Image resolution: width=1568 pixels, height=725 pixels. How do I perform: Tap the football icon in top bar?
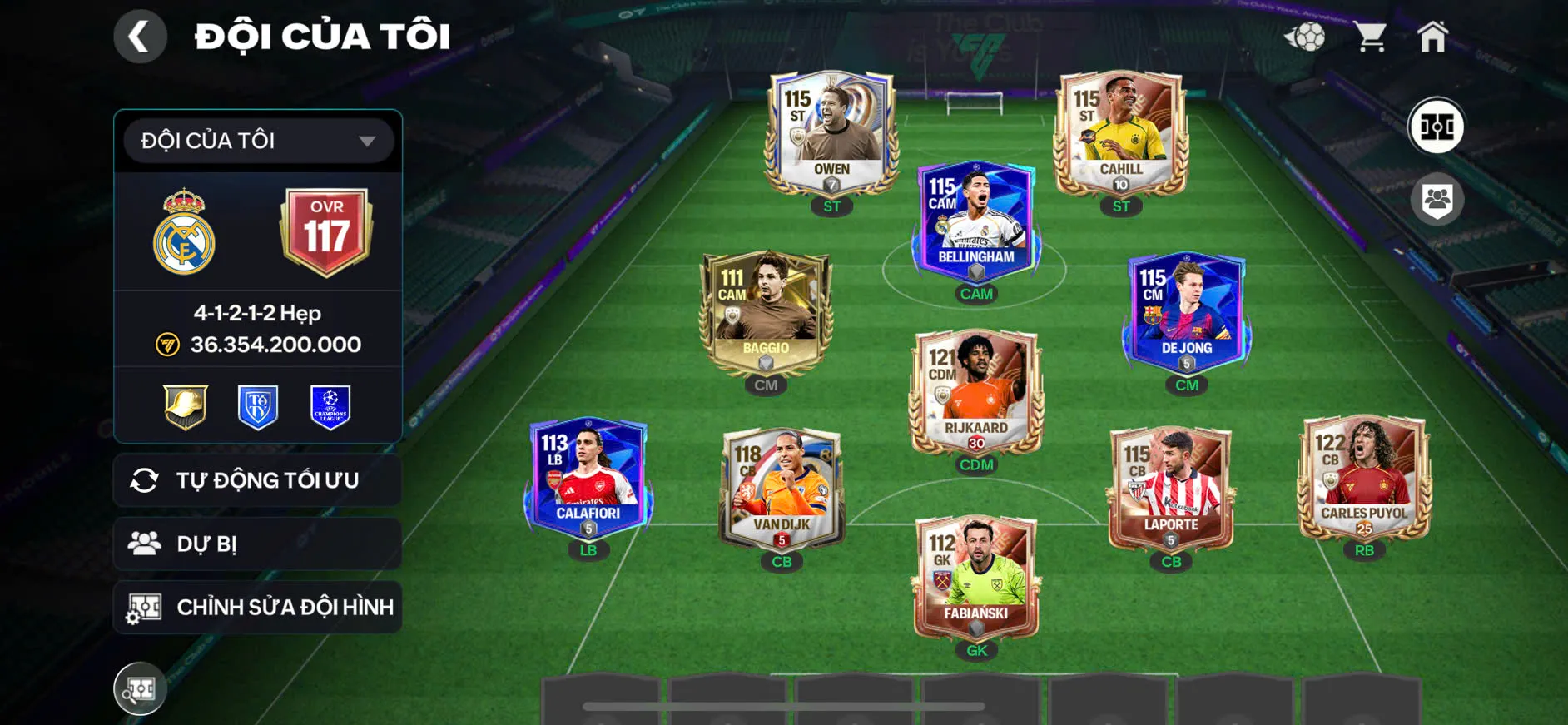coord(1305,37)
